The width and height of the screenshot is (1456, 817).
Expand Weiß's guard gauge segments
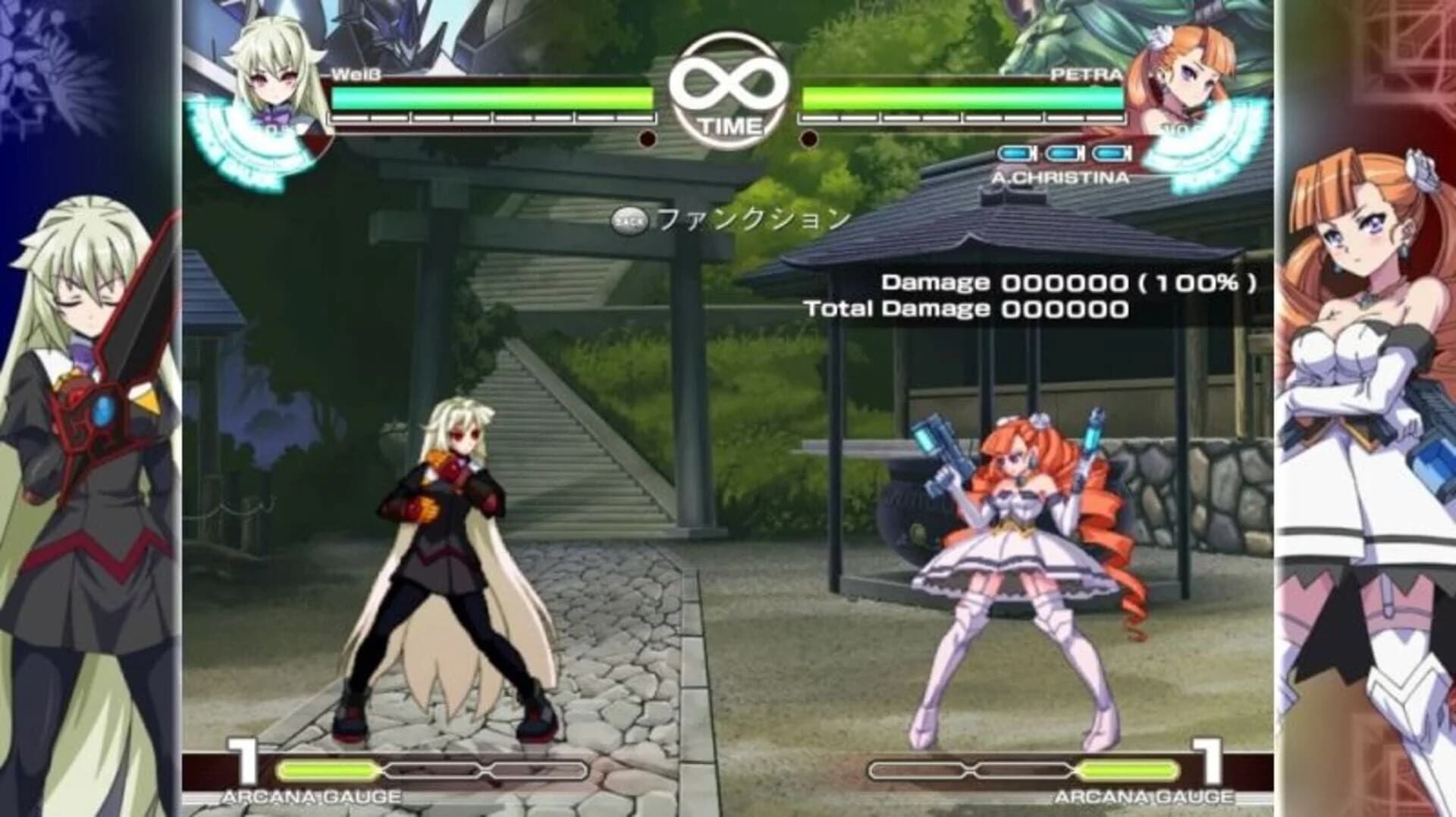click(x=493, y=117)
